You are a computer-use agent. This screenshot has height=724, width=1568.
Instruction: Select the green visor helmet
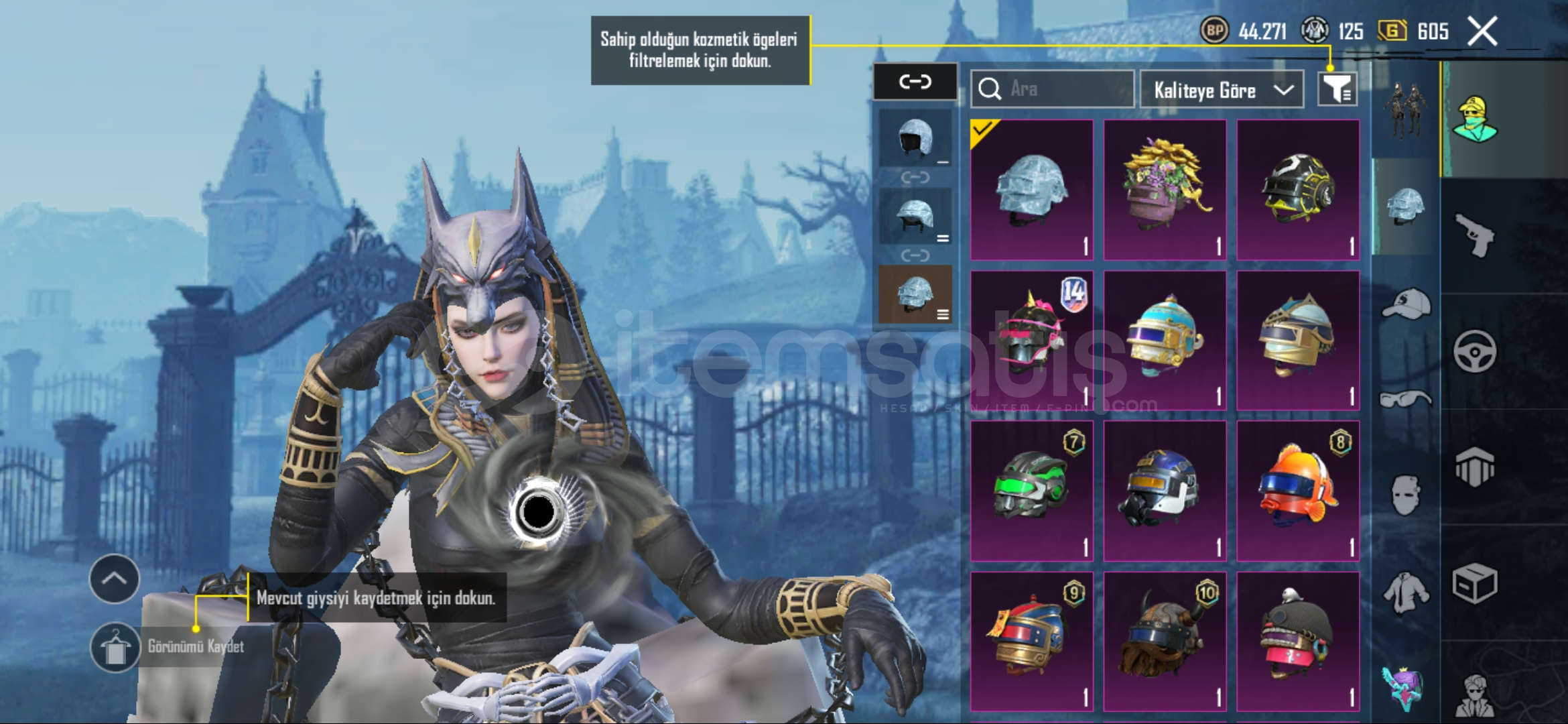1031,491
